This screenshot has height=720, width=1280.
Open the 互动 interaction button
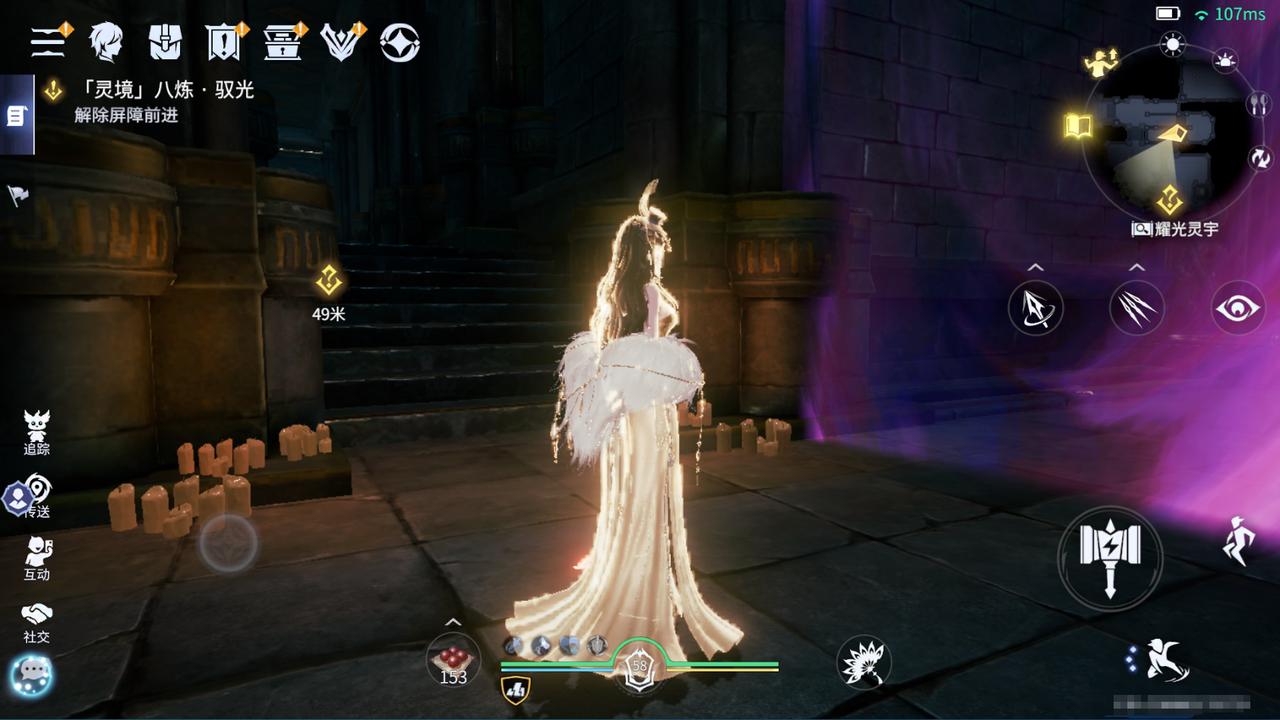point(37,558)
